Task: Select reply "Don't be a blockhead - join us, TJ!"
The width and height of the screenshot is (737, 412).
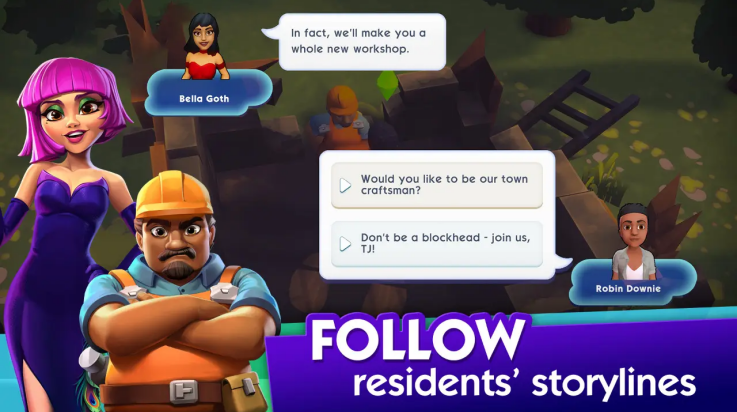Action: (x=437, y=243)
